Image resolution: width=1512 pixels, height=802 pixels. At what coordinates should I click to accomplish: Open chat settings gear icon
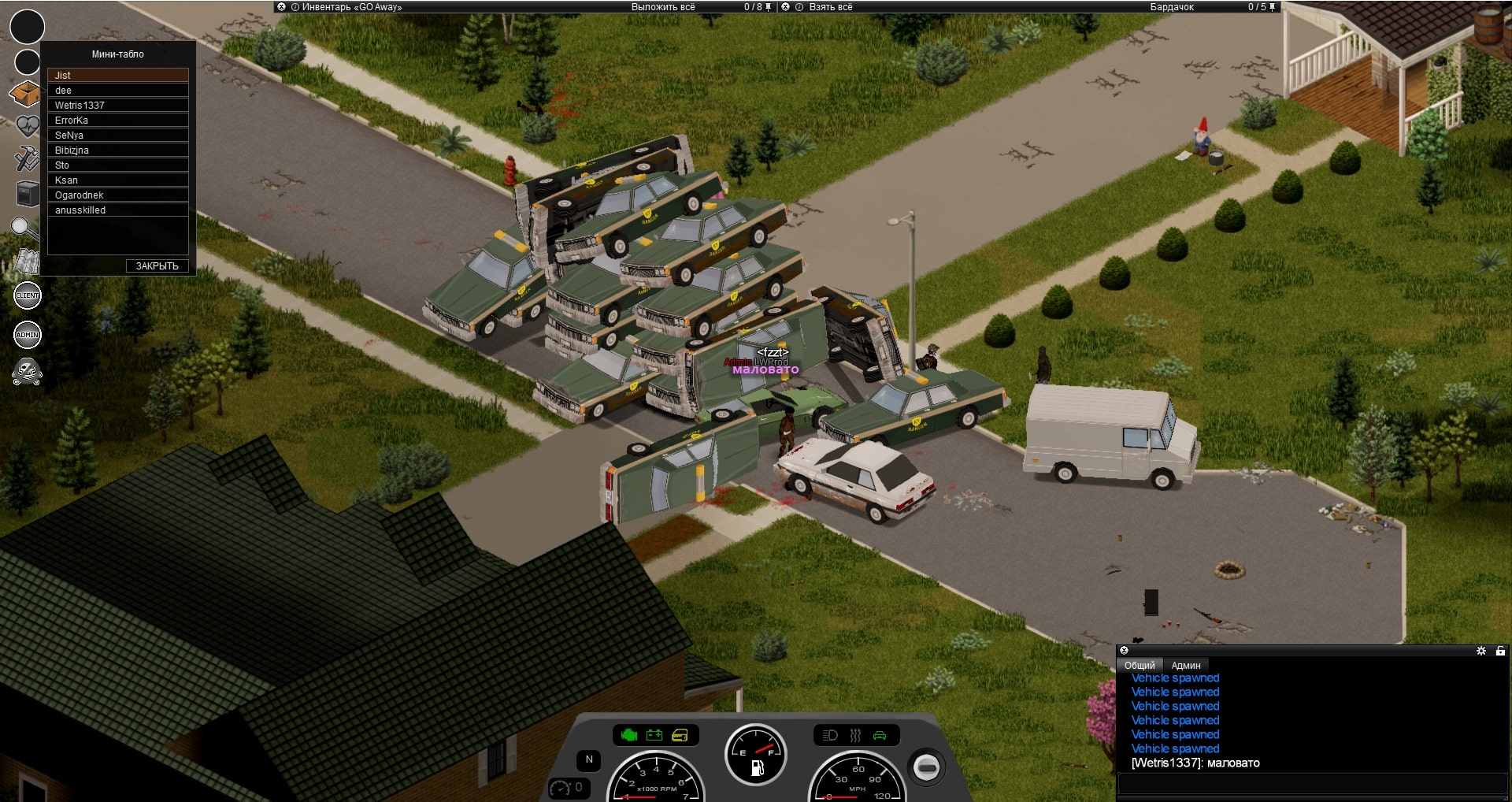pyautogui.click(x=1480, y=651)
